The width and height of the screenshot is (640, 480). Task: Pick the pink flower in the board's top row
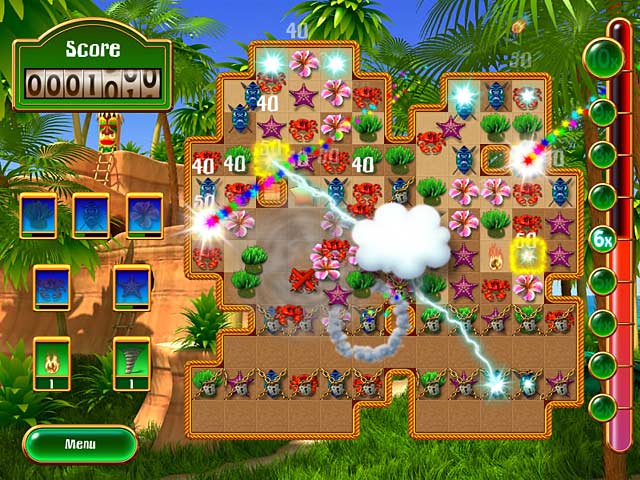point(303,62)
